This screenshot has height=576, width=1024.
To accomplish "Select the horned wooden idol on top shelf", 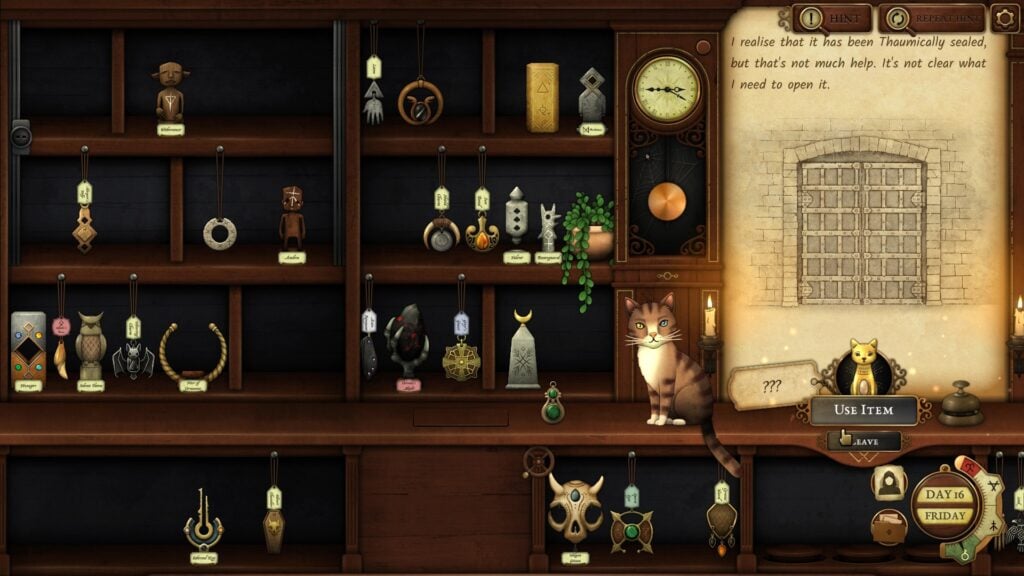I will tap(170, 91).
